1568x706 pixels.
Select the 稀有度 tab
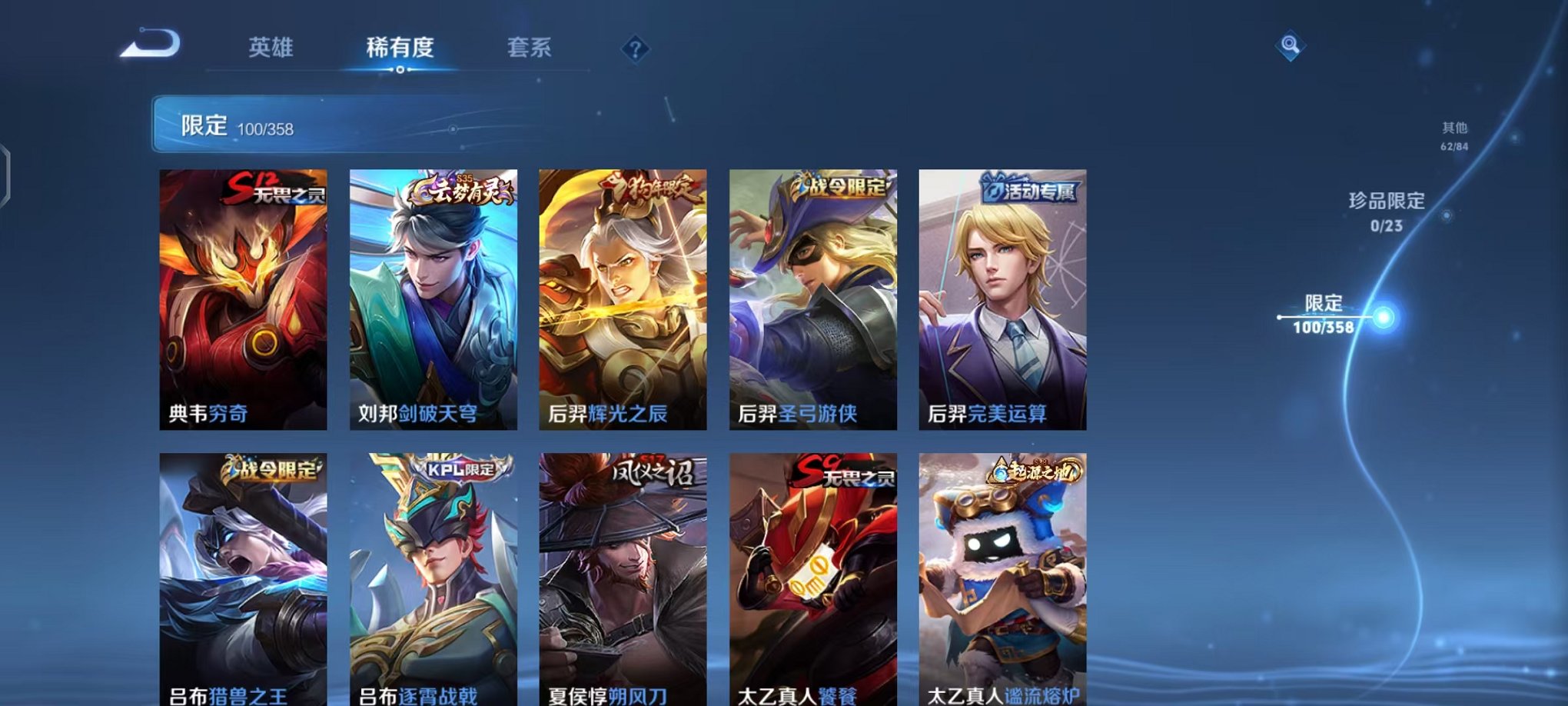pyautogui.click(x=398, y=46)
